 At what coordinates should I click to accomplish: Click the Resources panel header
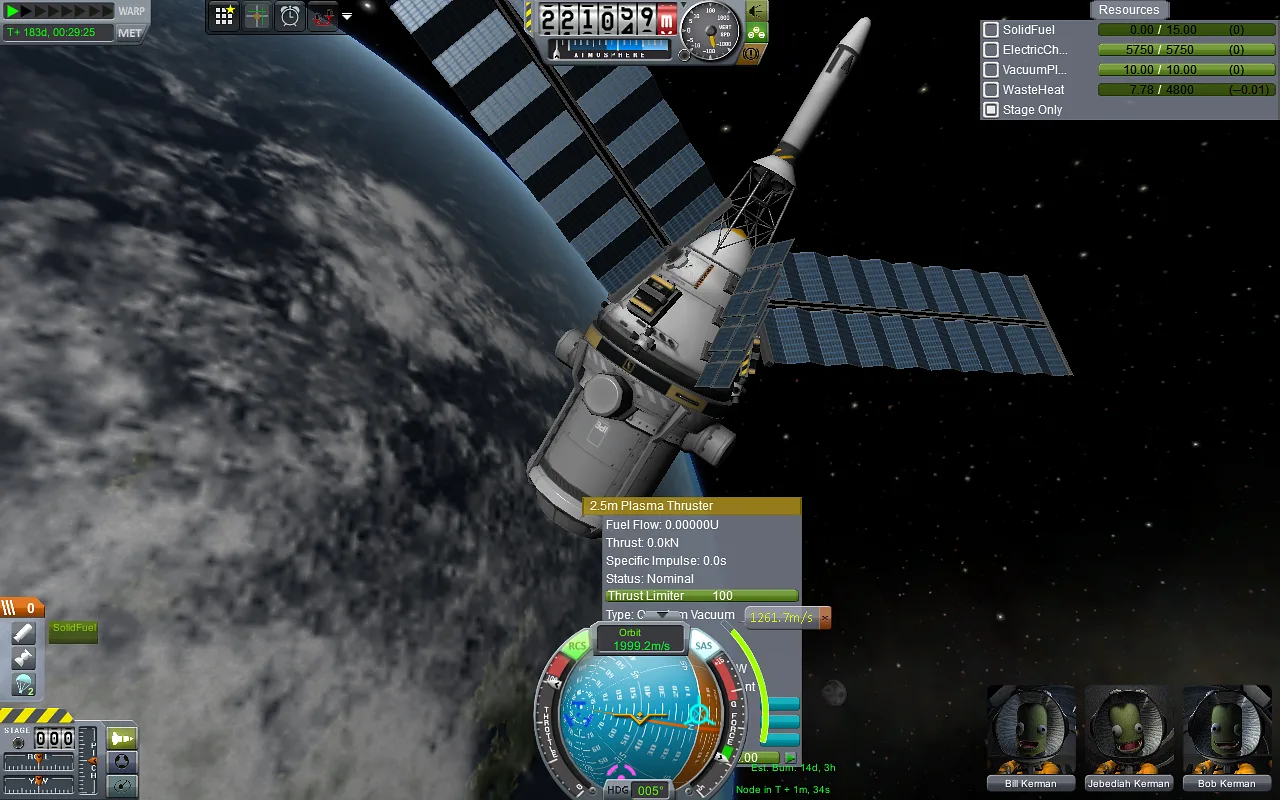point(1129,9)
